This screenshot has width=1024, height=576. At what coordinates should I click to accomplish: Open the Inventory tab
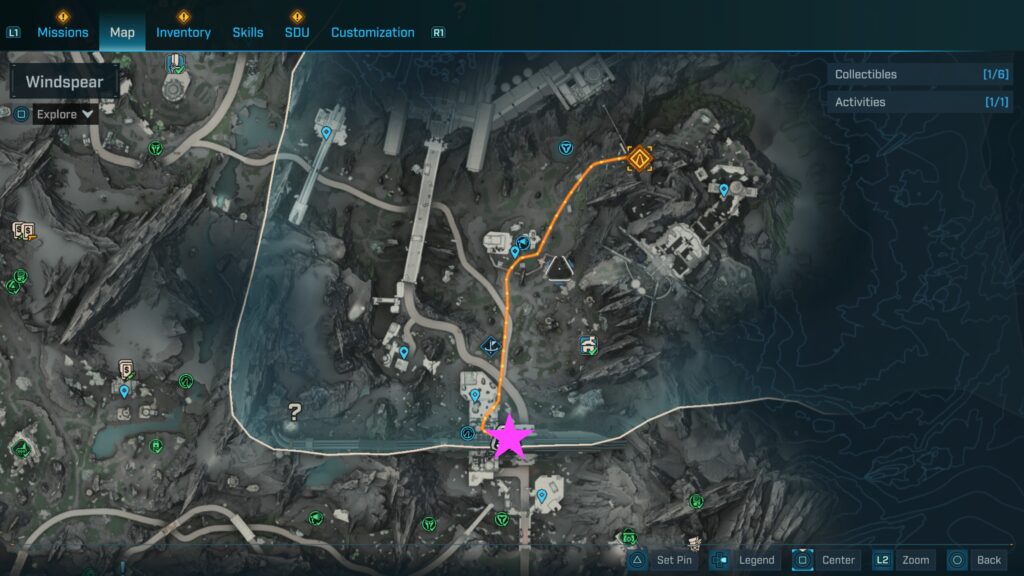[183, 32]
